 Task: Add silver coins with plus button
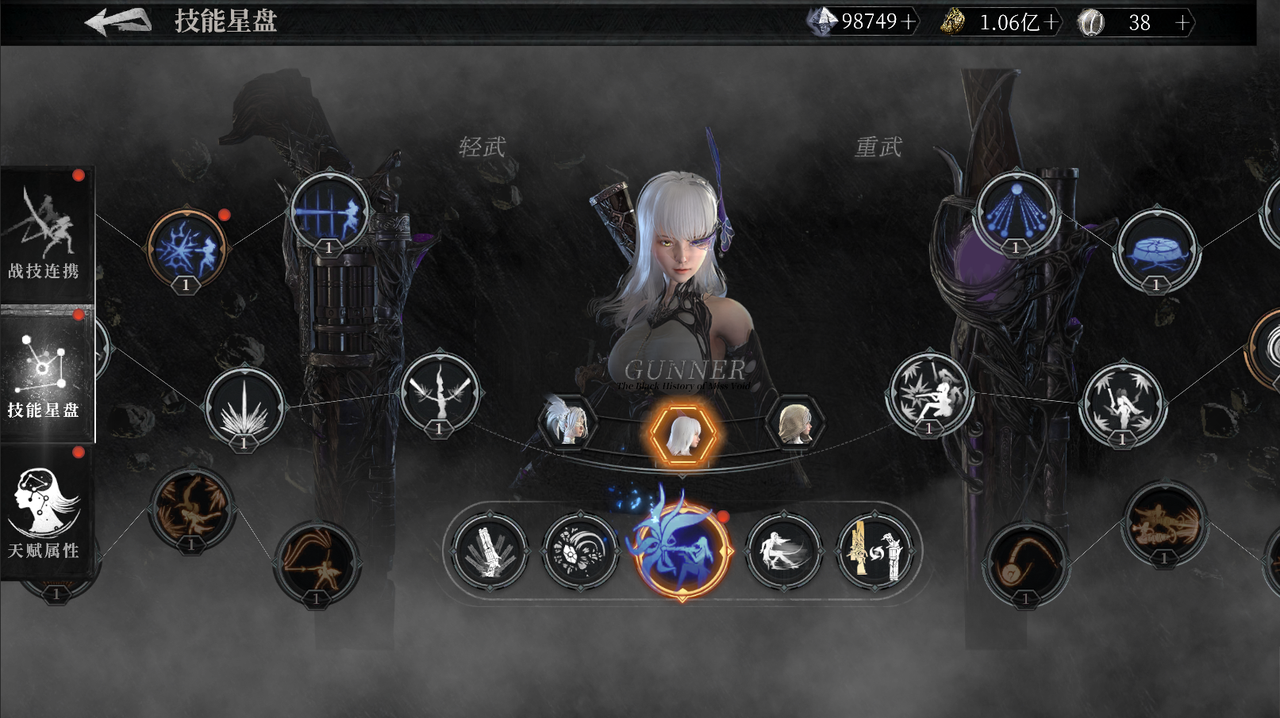(x=1184, y=23)
